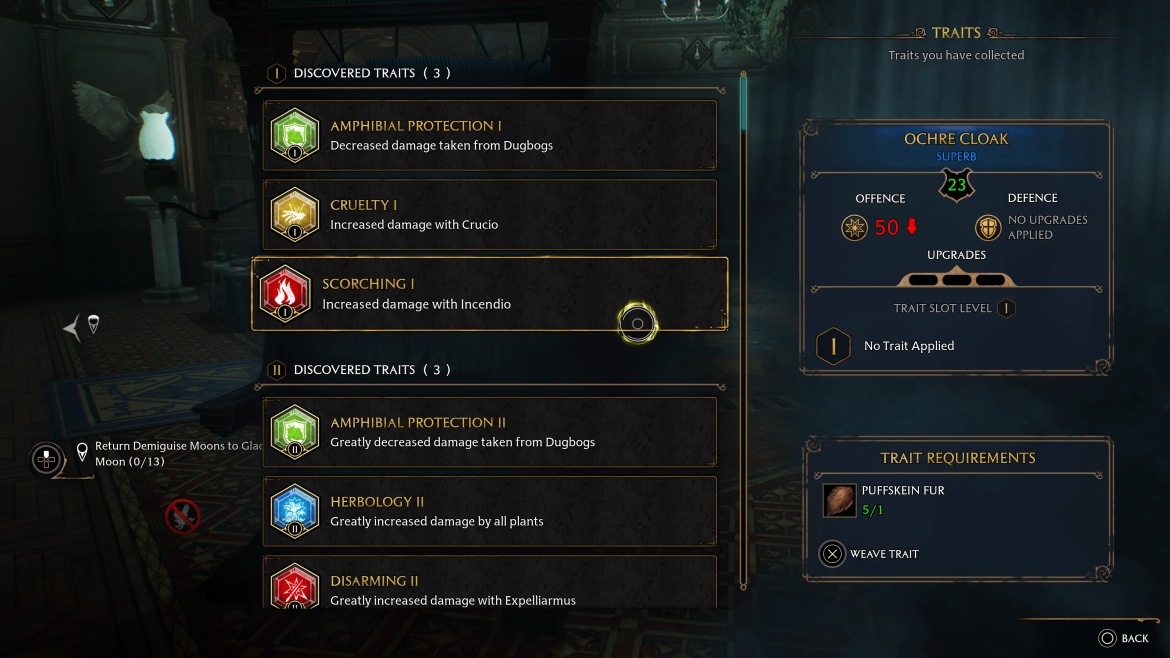1170x658 pixels.
Task: Choose the Disarming II trait
Action: pos(489,588)
